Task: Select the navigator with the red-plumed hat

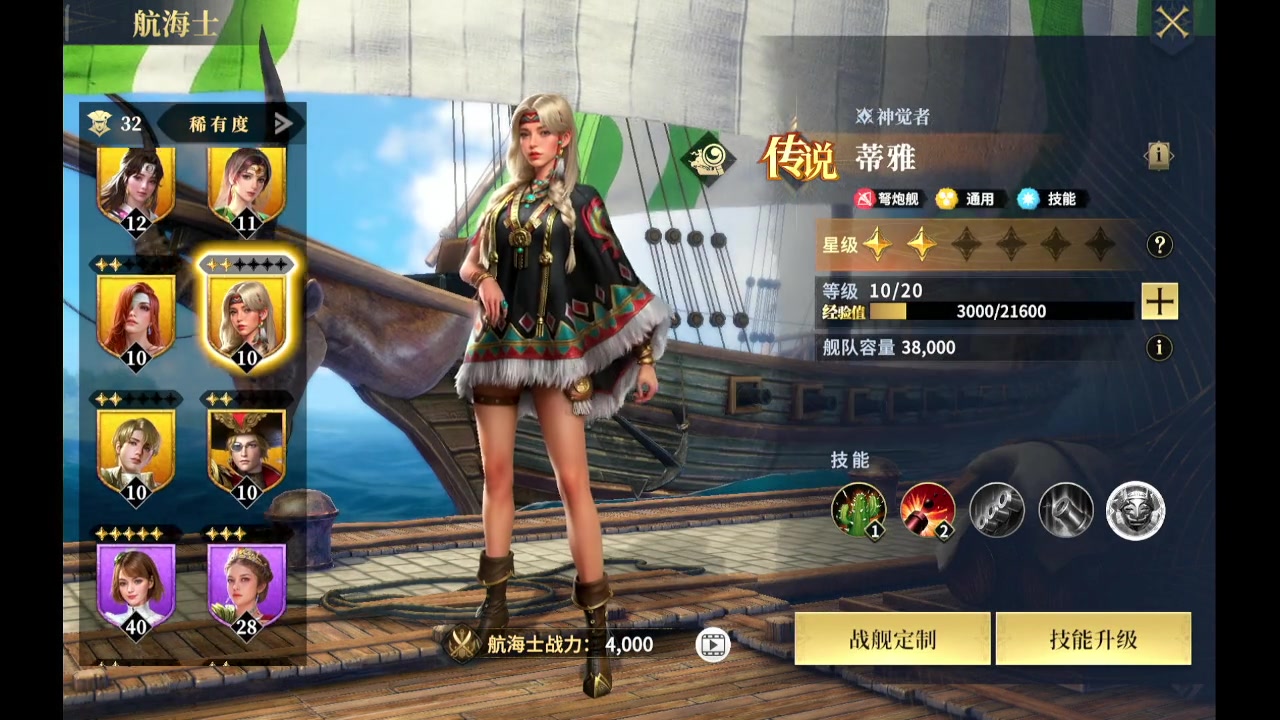Action: point(246,452)
